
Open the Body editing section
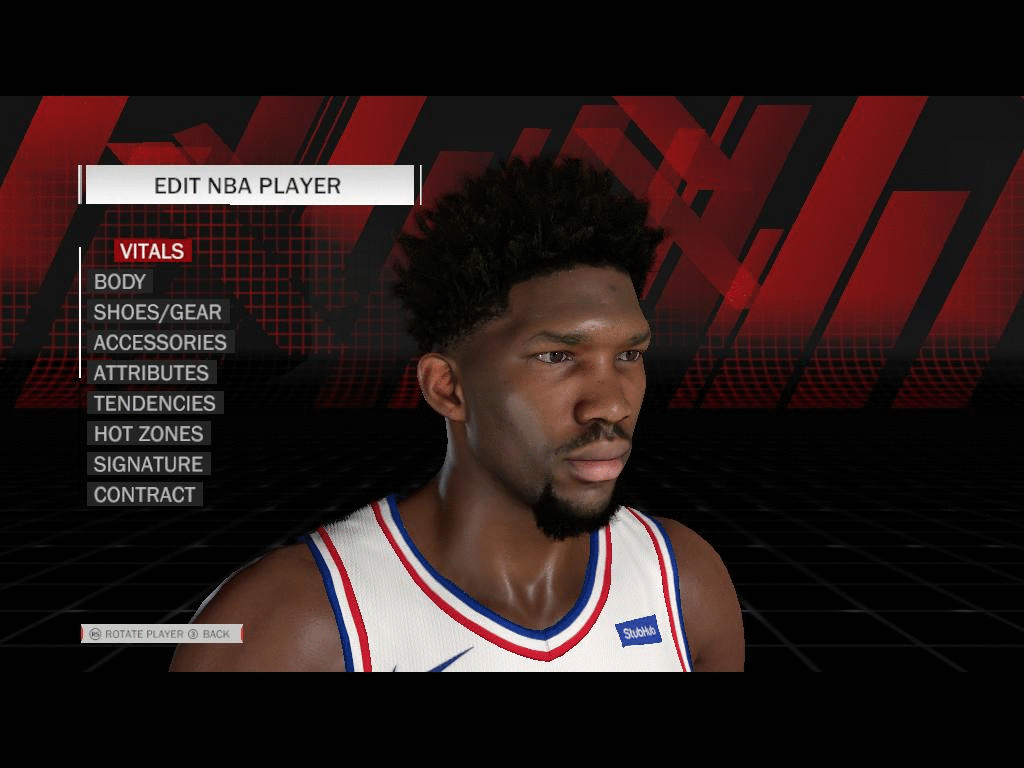[x=120, y=282]
